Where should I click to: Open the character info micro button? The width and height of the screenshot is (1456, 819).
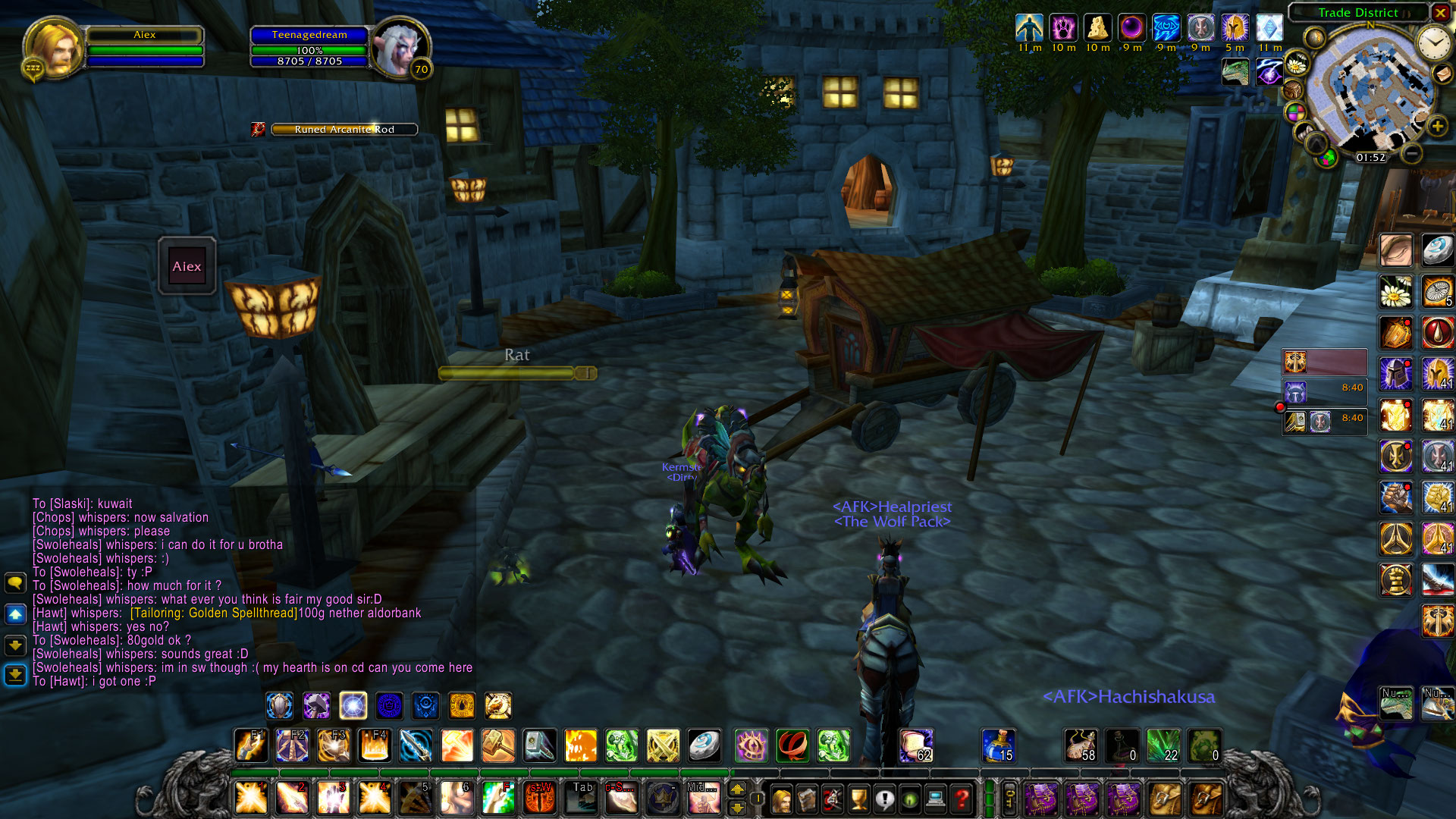pos(781,799)
